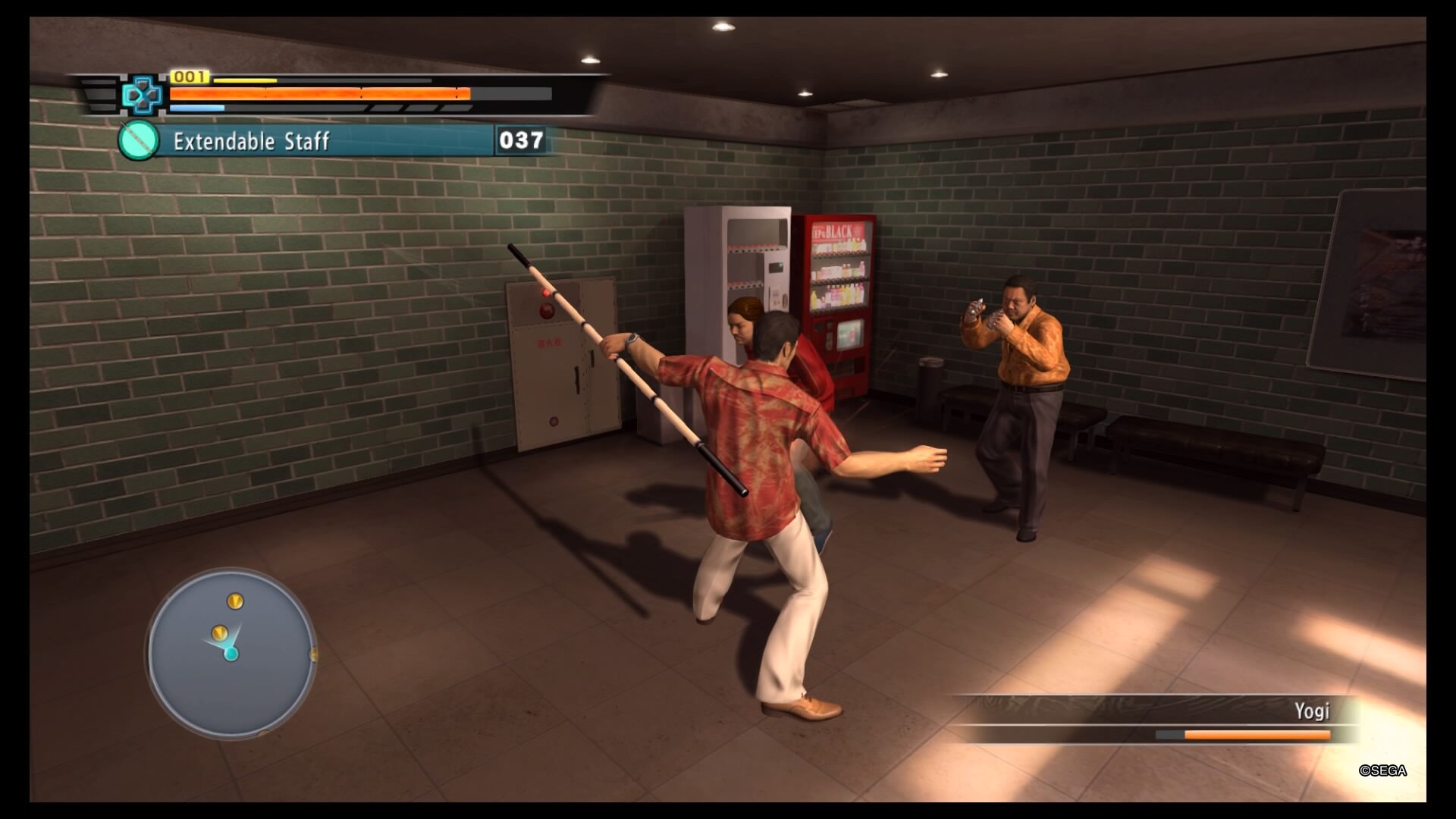Select the Extendable Staff weapon icon
Screen dimensions: 1456x819
pyautogui.click(x=139, y=141)
